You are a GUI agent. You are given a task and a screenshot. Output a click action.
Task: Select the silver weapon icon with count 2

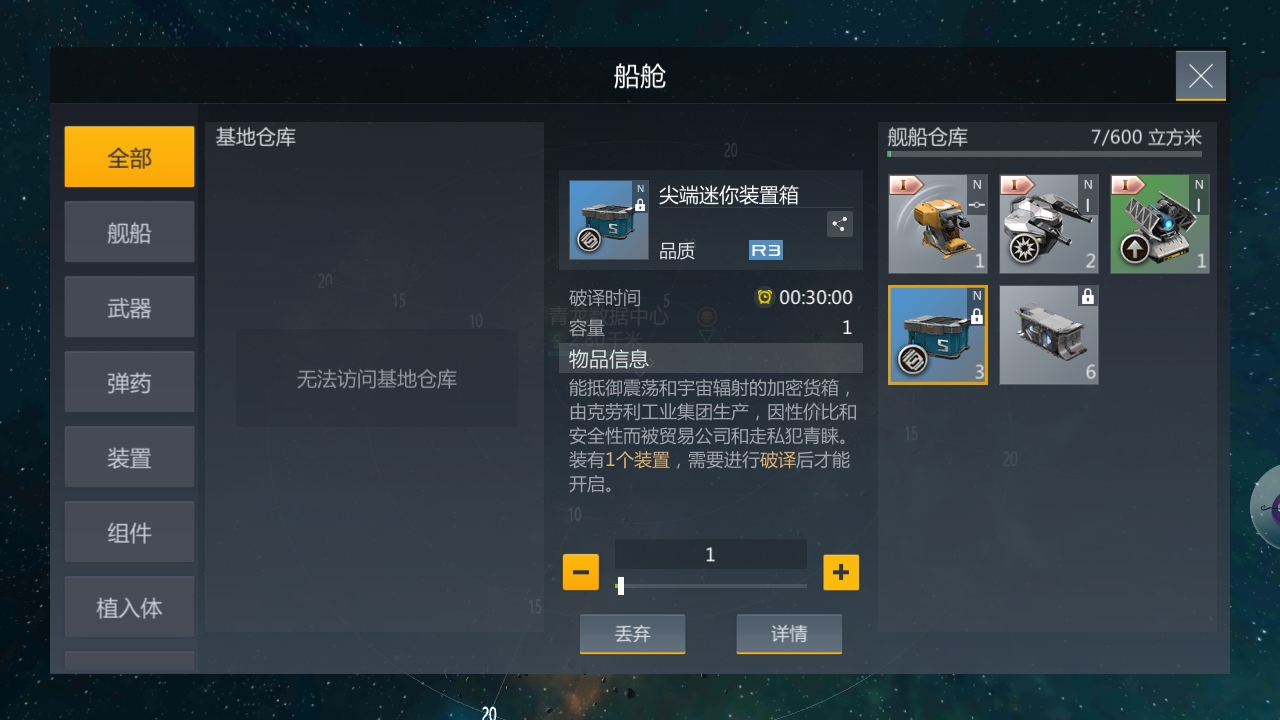pos(1048,222)
